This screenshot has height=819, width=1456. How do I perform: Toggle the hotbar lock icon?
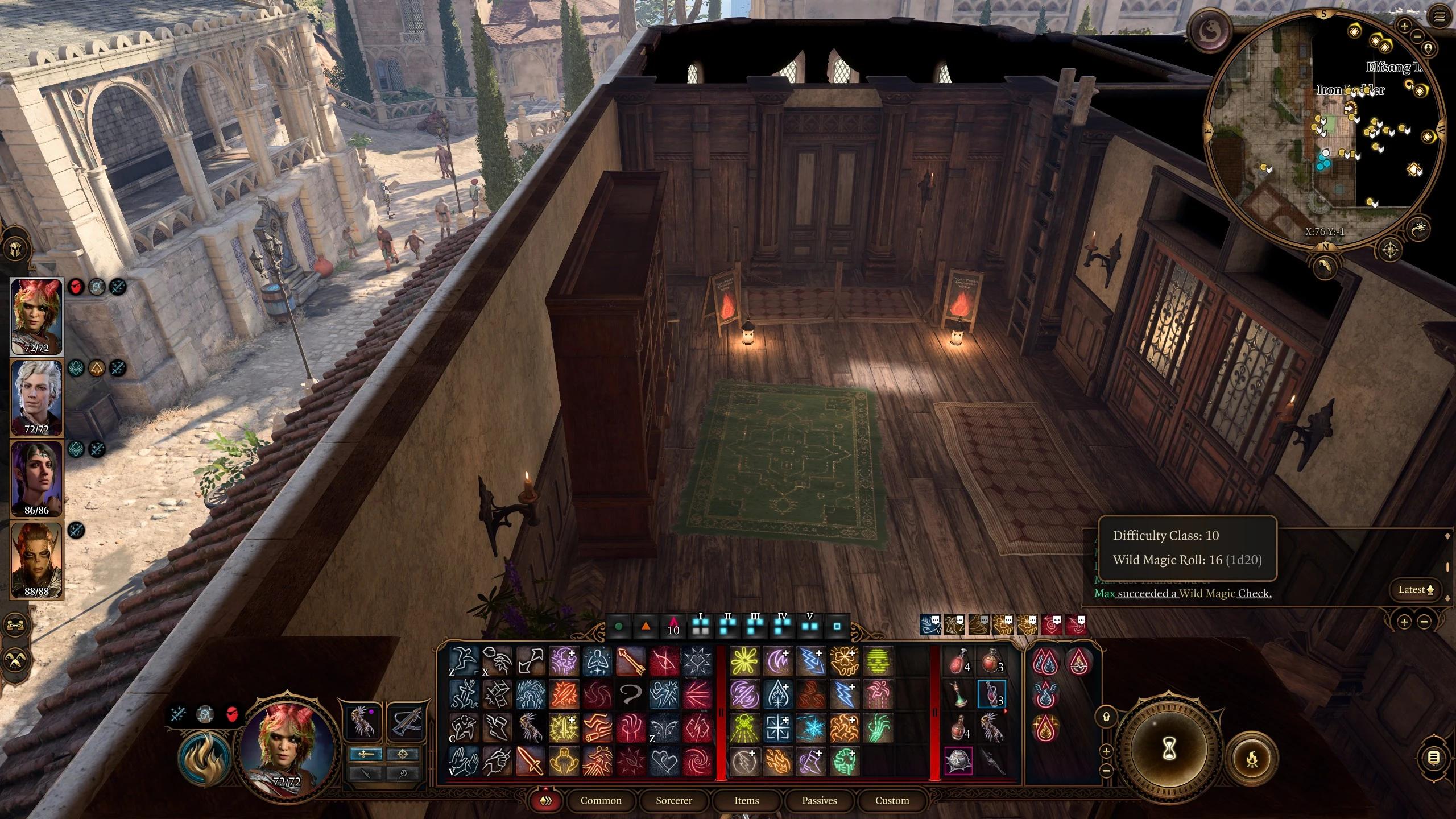(1106, 717)
